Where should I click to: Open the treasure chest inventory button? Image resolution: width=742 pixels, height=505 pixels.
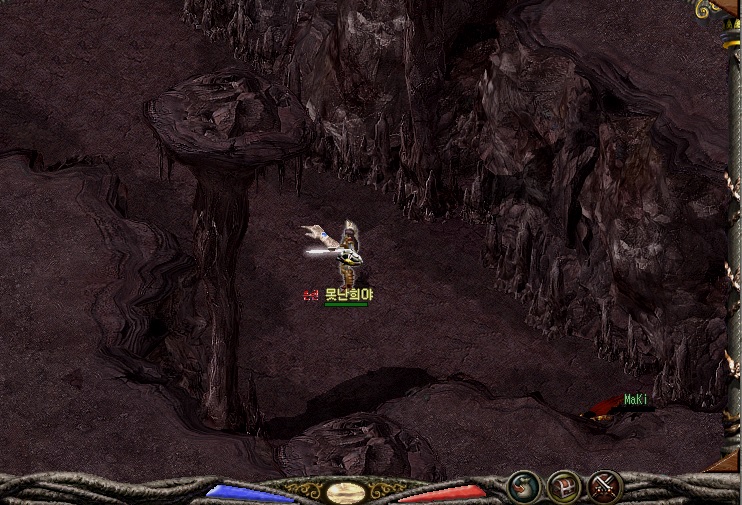tap(565, 486)
